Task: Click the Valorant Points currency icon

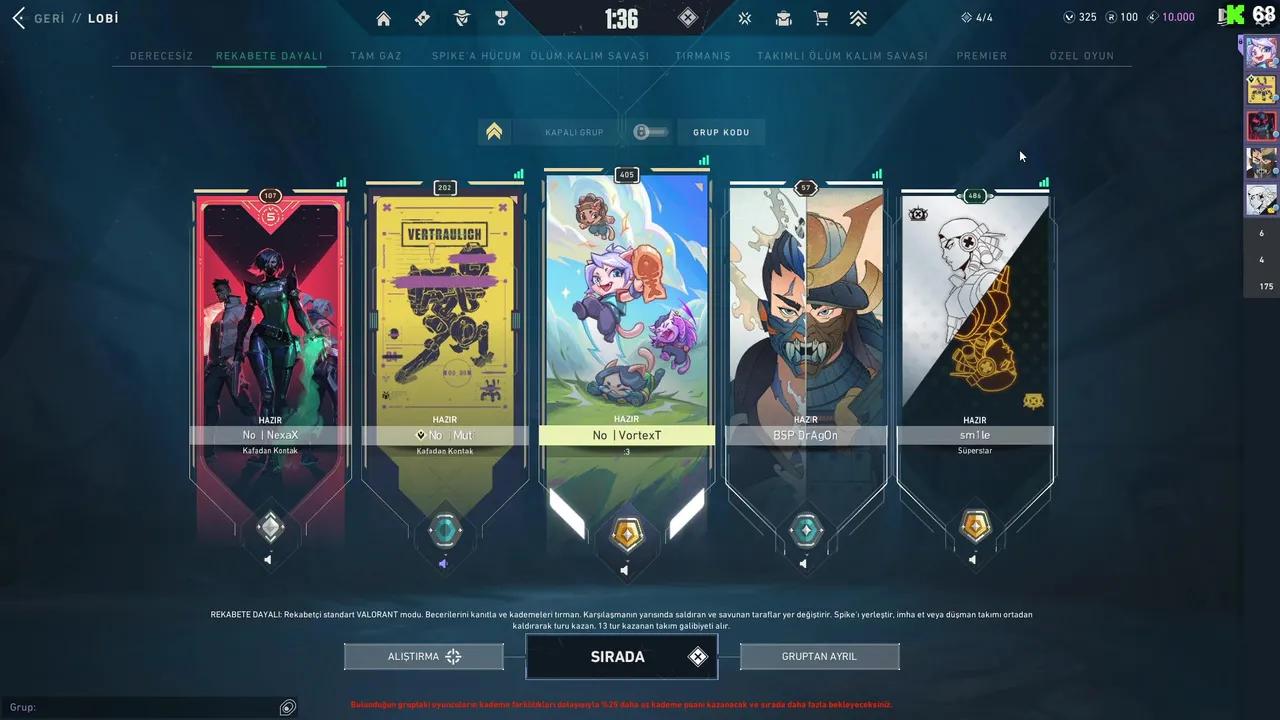Action: point(1069,17)
